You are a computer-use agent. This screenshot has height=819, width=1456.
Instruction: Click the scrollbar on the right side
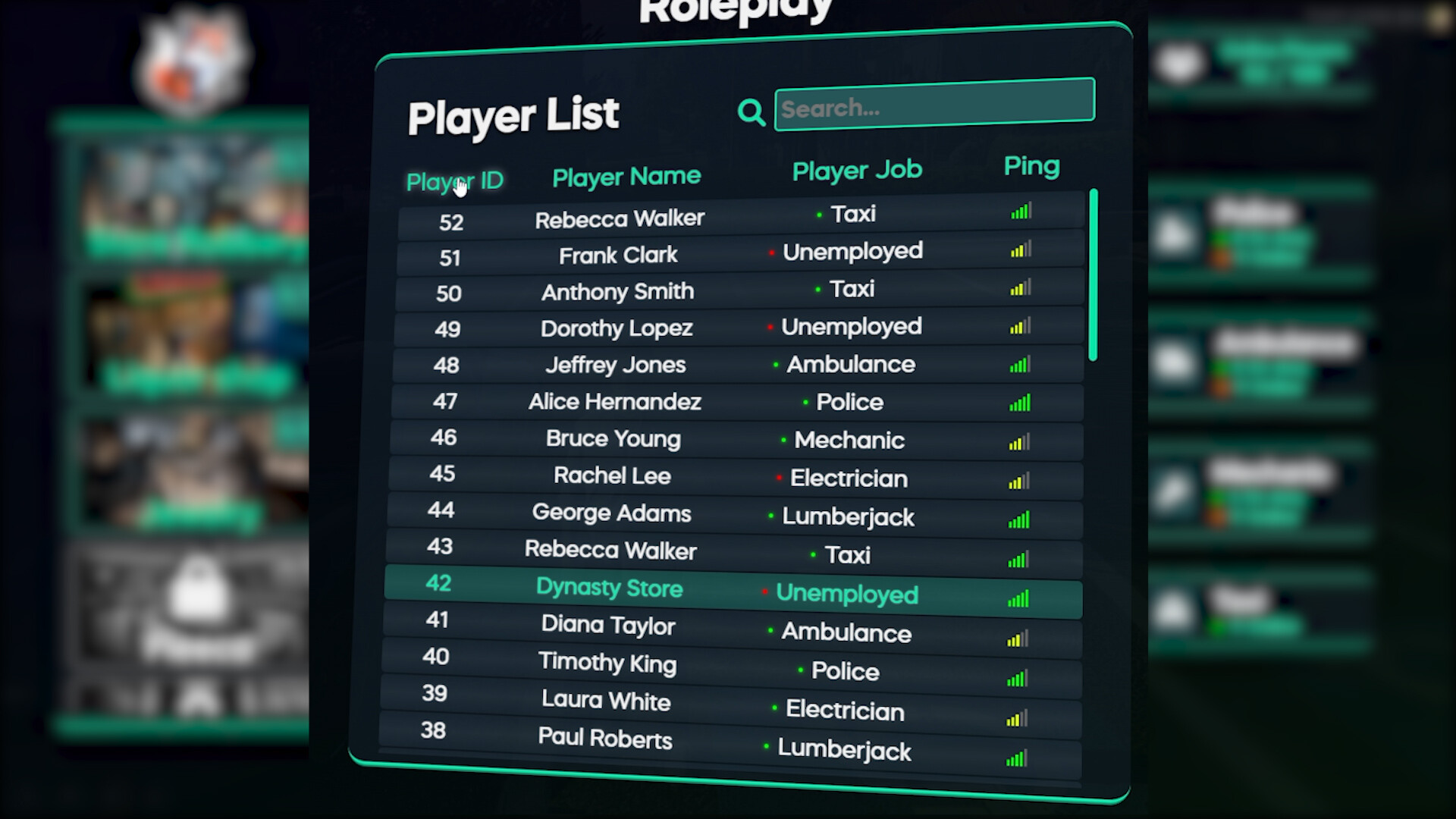(x=1094, y=273)
